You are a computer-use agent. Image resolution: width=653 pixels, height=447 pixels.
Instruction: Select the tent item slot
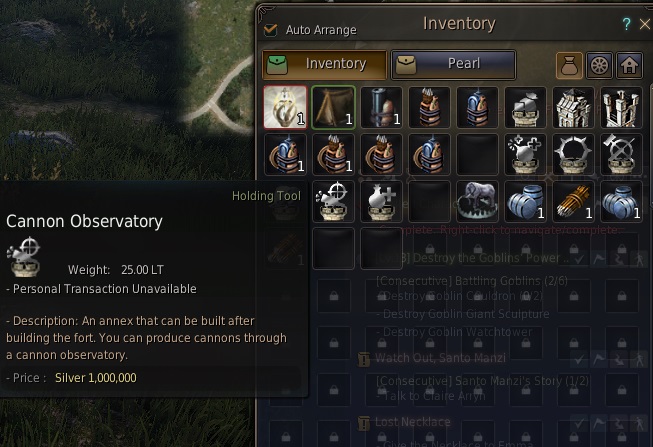point(334,107)
